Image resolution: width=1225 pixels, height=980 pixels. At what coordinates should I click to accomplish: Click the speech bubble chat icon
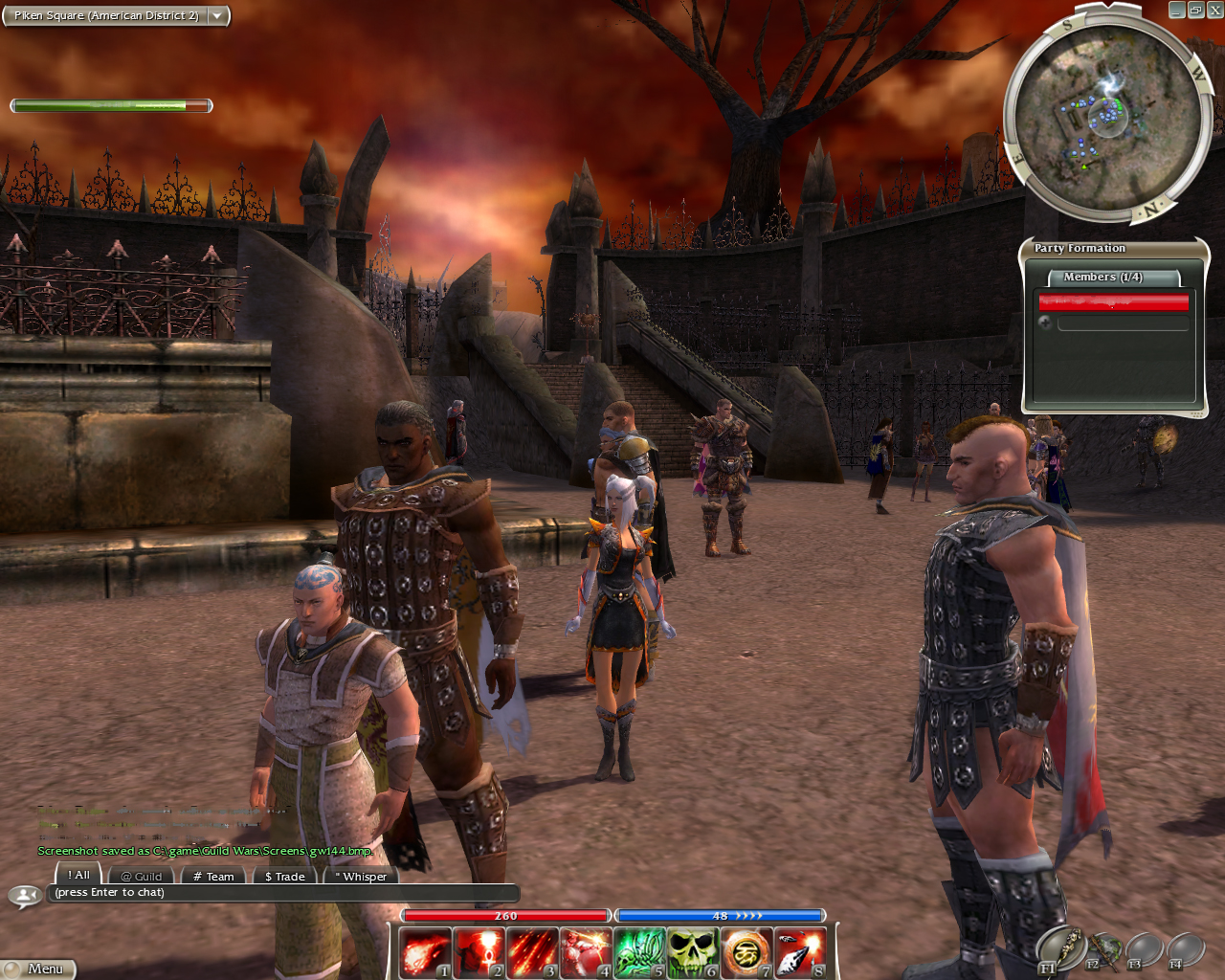click(23, 896)
